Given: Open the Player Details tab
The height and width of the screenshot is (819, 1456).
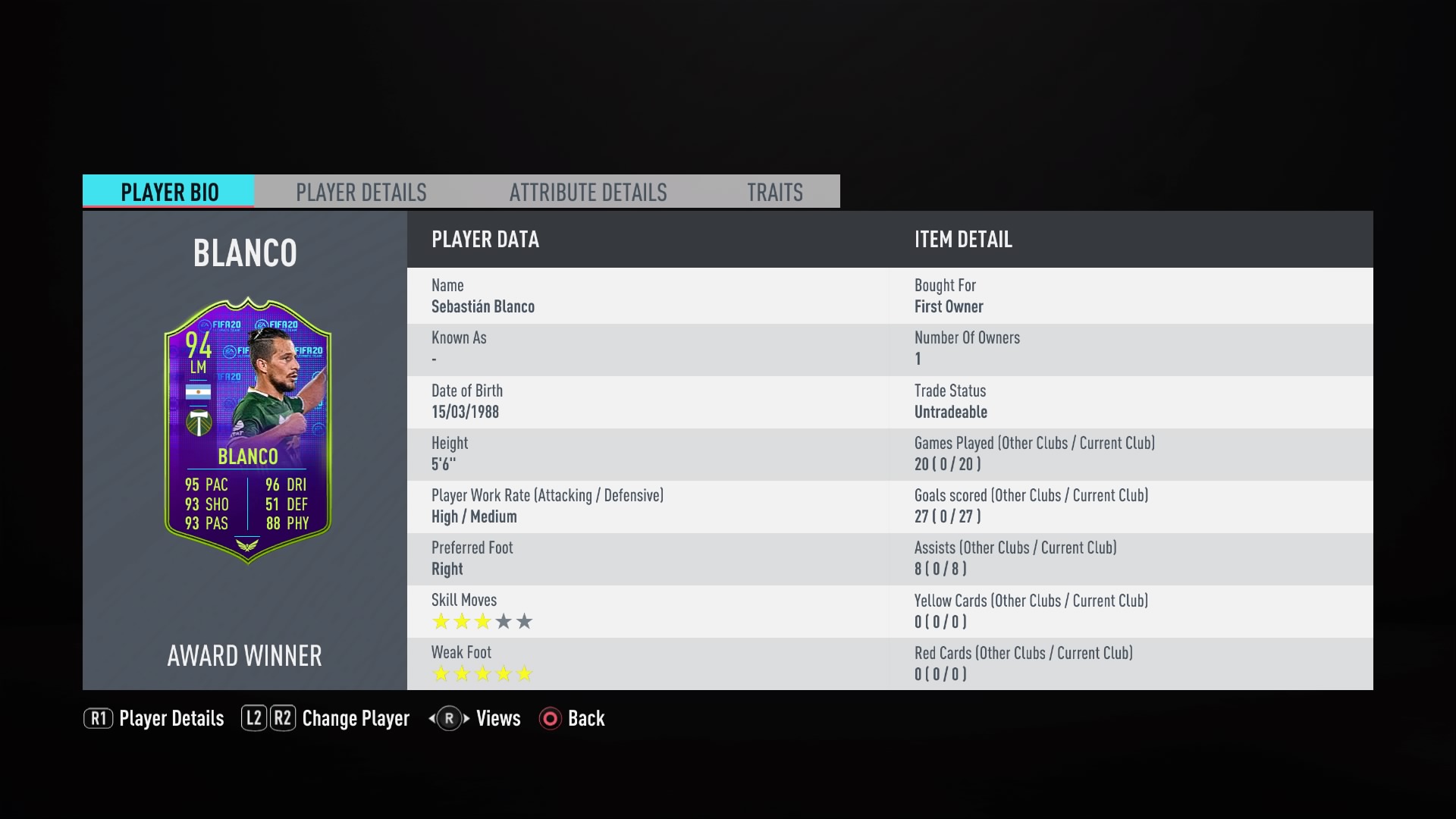Looking at the screenshot, I should click(x=361, y=192).
